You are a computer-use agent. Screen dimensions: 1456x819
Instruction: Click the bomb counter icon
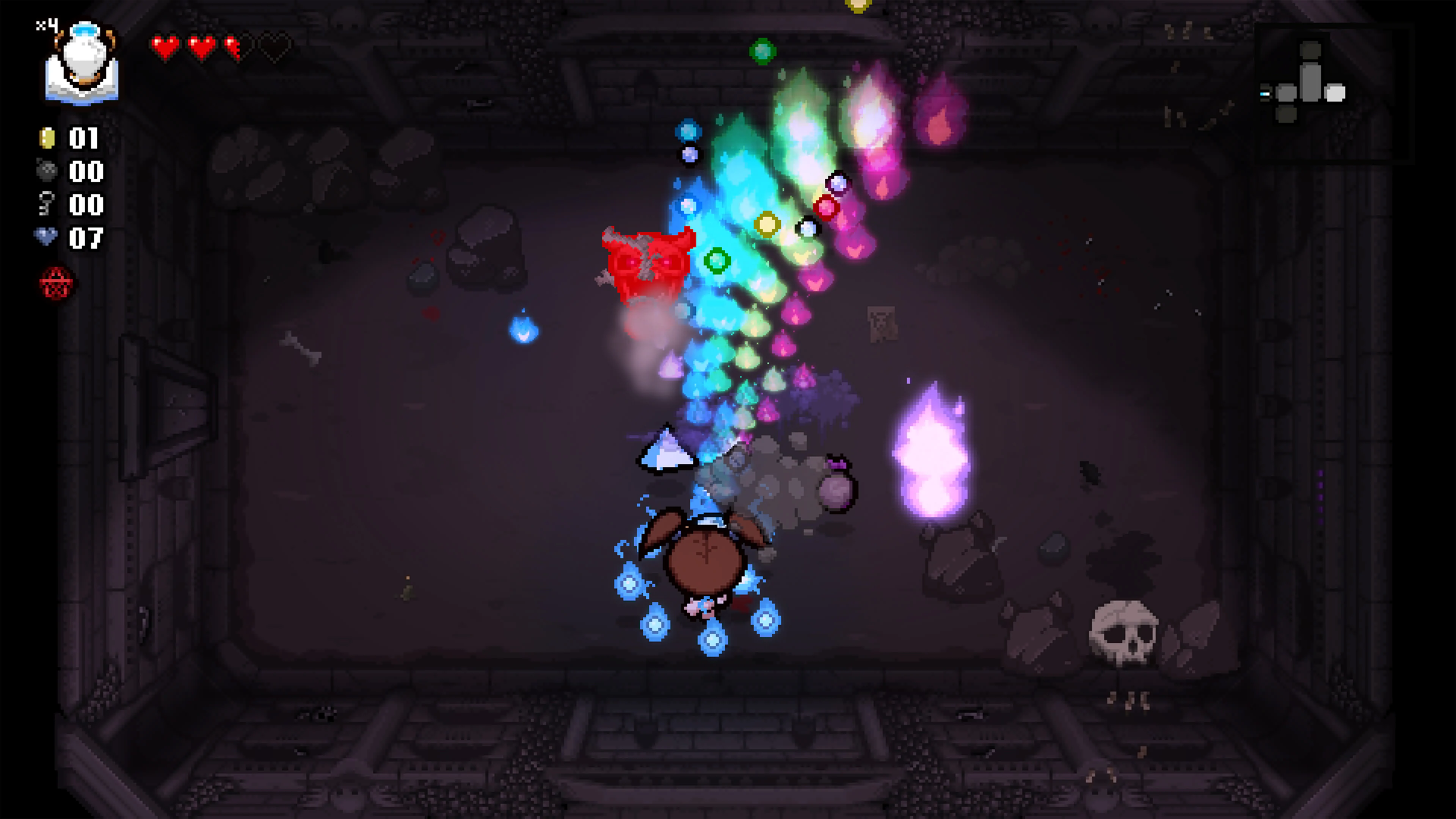click(x=47, y=171)
